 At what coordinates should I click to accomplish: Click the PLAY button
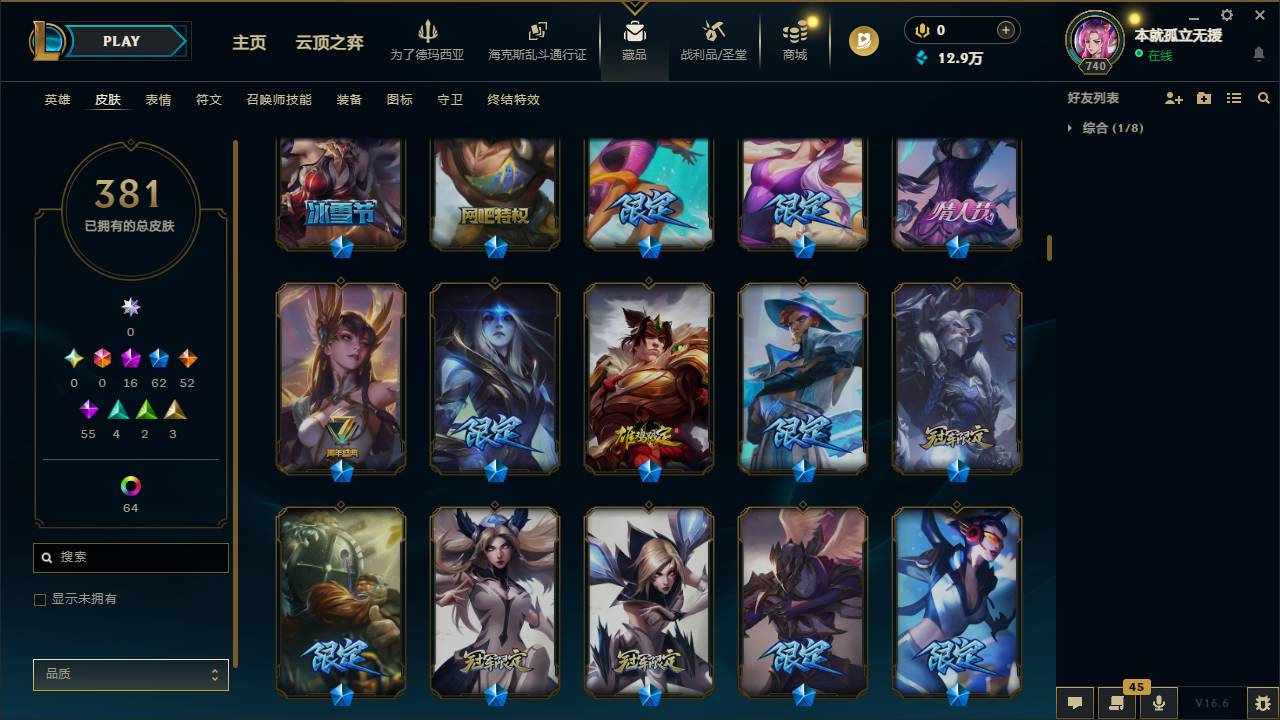click(x=121, y=41)
